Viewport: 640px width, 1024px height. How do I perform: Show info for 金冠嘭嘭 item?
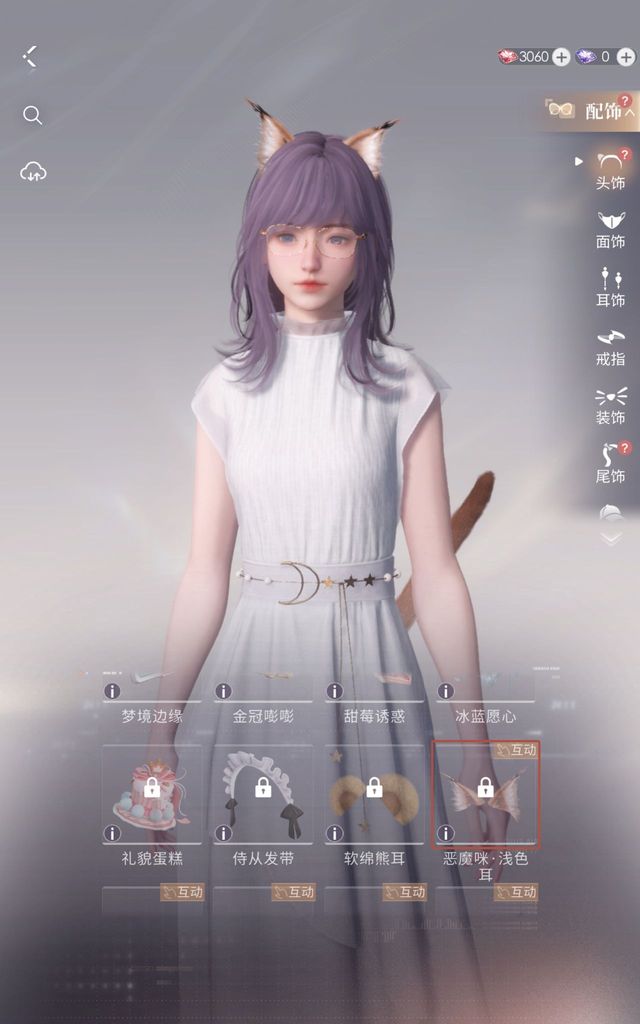click(223, 691)
